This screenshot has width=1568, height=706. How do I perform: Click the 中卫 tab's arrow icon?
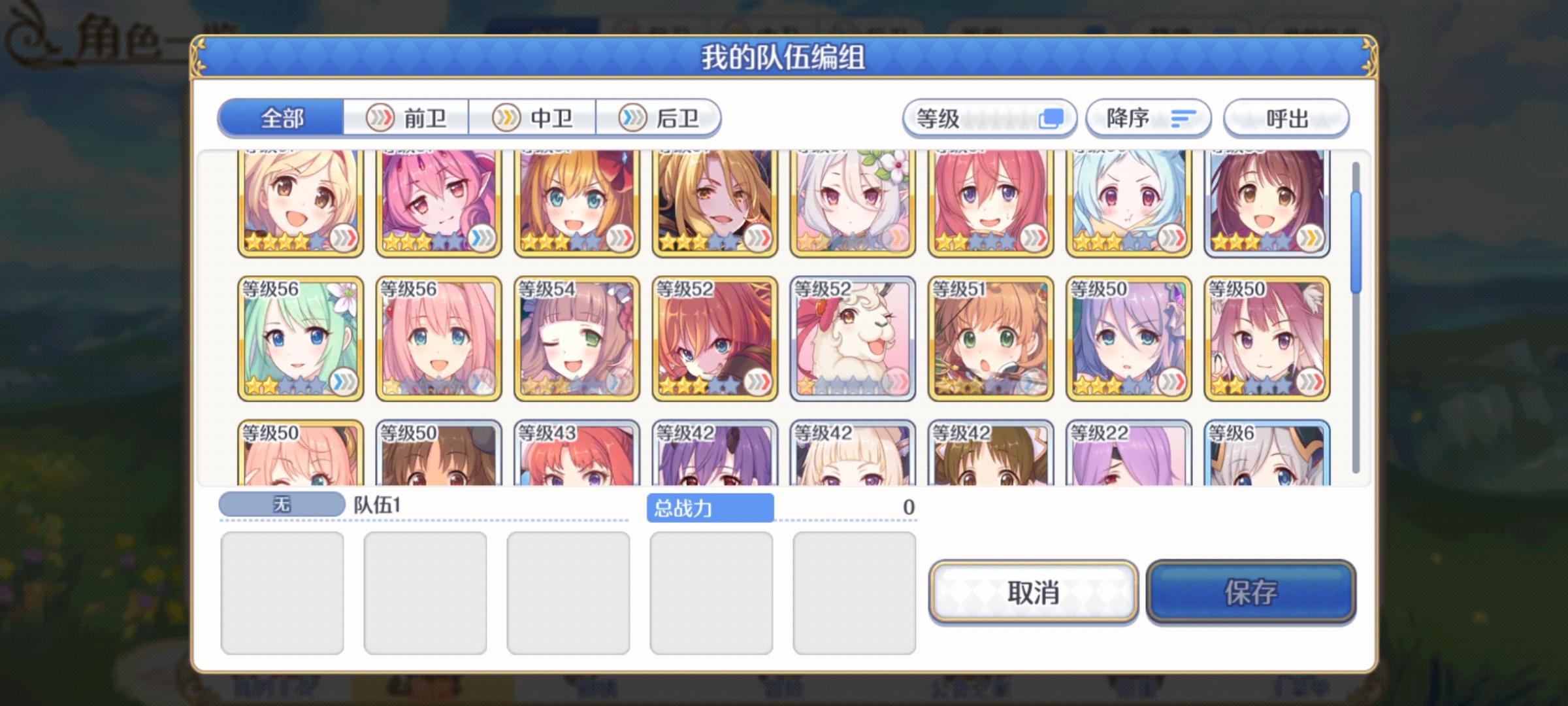[x=505, y=118]
